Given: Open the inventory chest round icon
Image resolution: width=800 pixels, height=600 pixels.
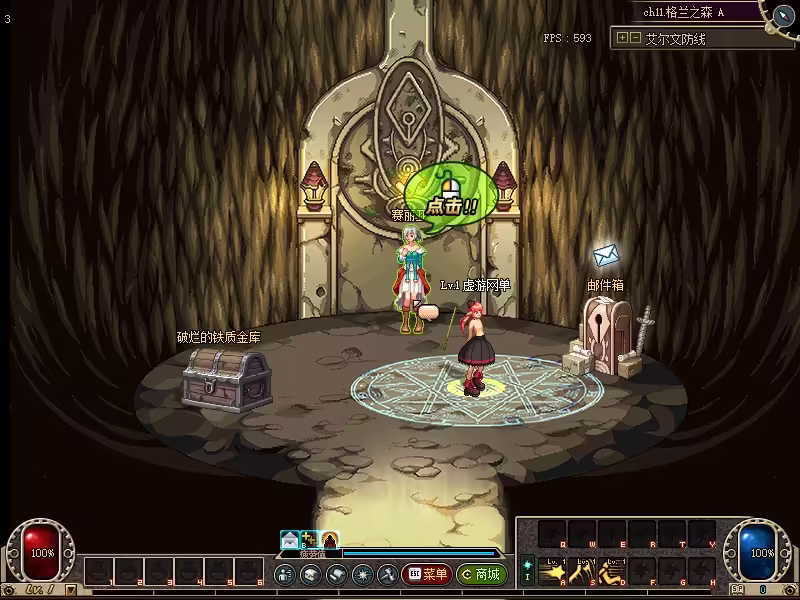Looking at the screenshot, I should coord(310,574).
